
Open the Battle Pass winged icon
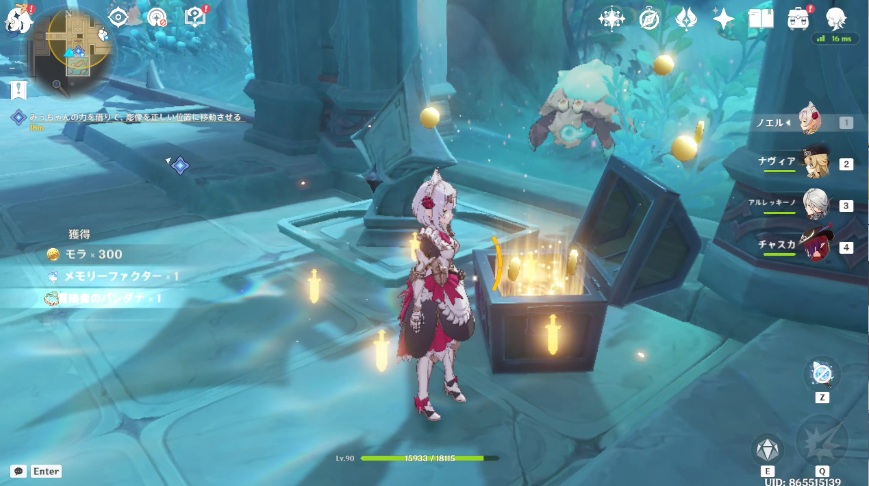coord(686,18)
